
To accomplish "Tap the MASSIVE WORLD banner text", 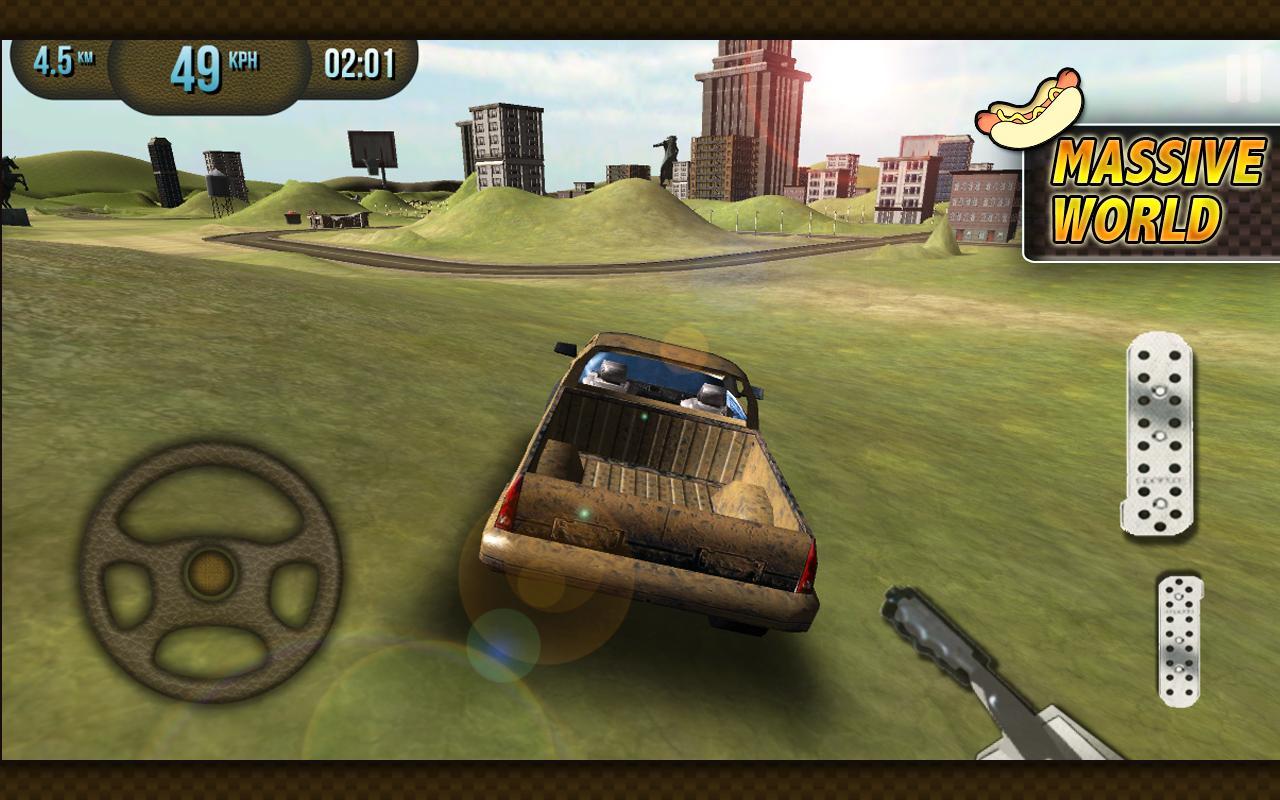I will [x=1157, y=187].
